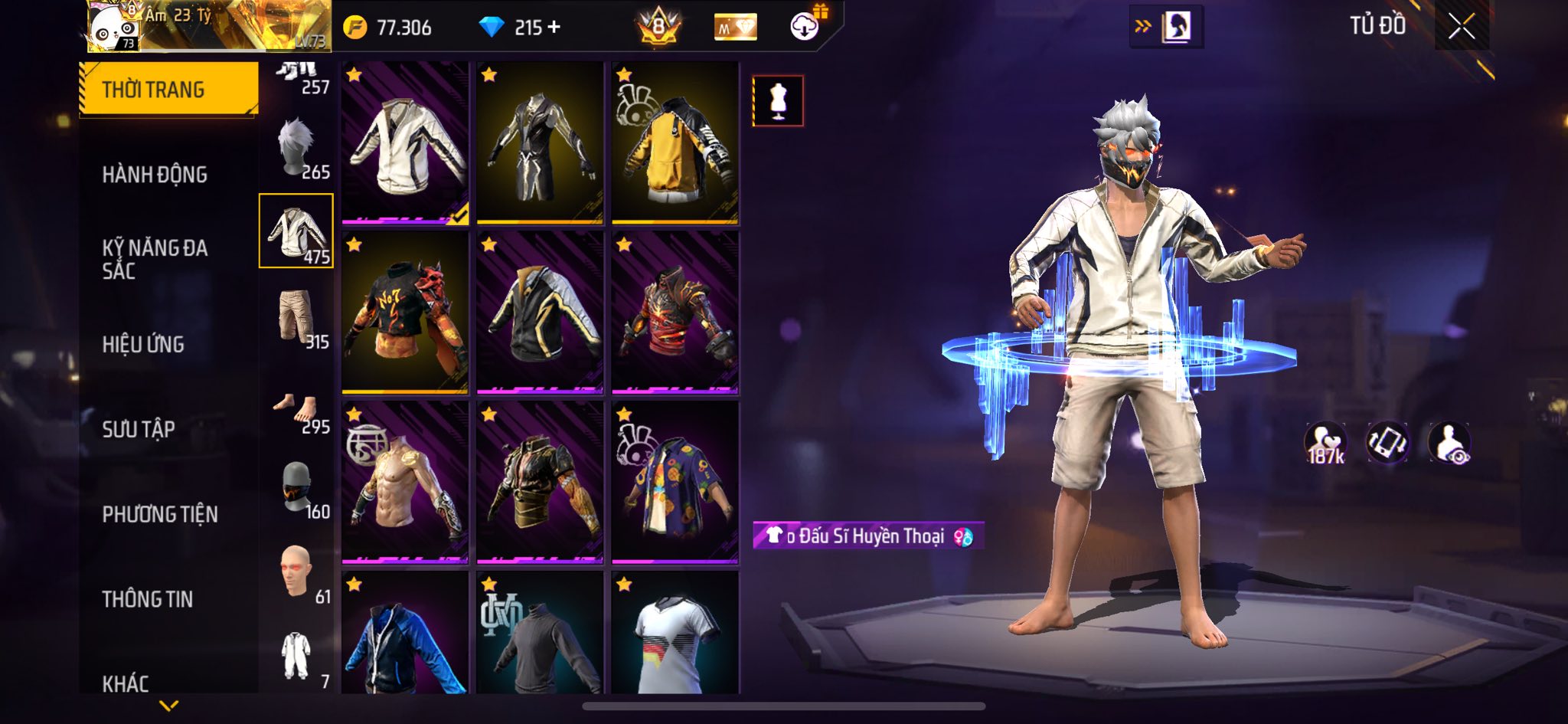
Task: Close the Tủ Đồ wardrobe screen
Action: (x=1461, y=28)
